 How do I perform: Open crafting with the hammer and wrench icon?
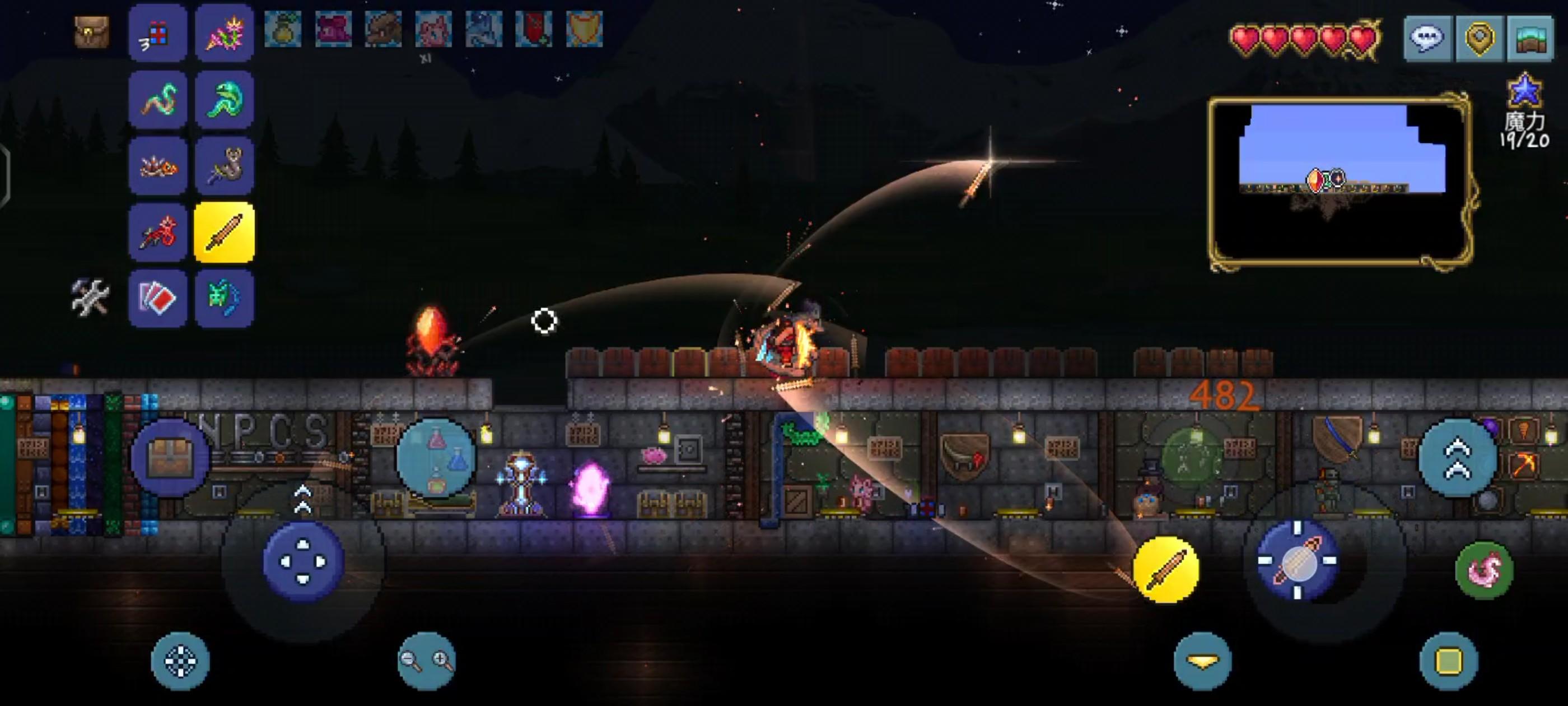click(90, 298)
